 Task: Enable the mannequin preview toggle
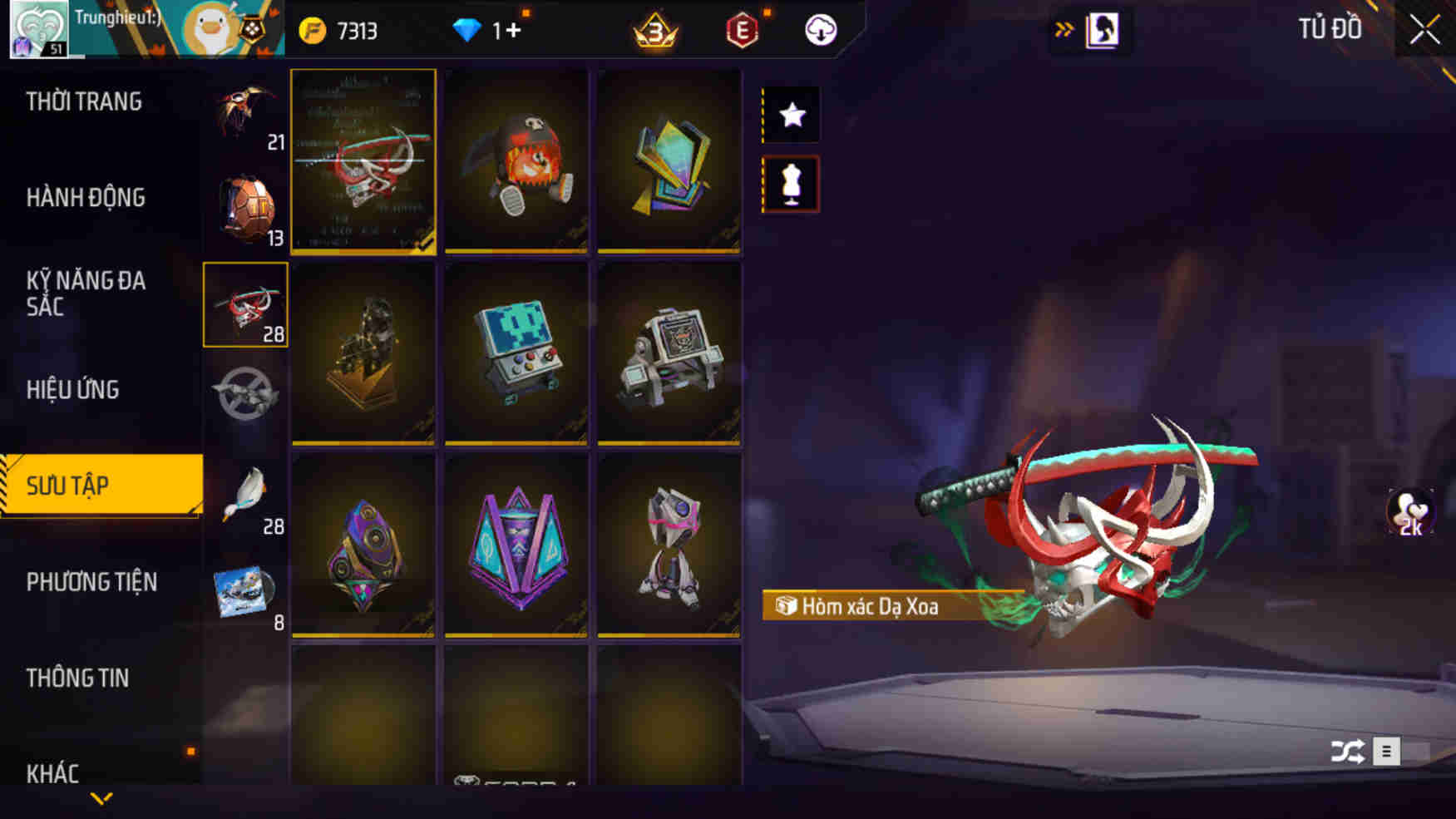click(790, 183)
